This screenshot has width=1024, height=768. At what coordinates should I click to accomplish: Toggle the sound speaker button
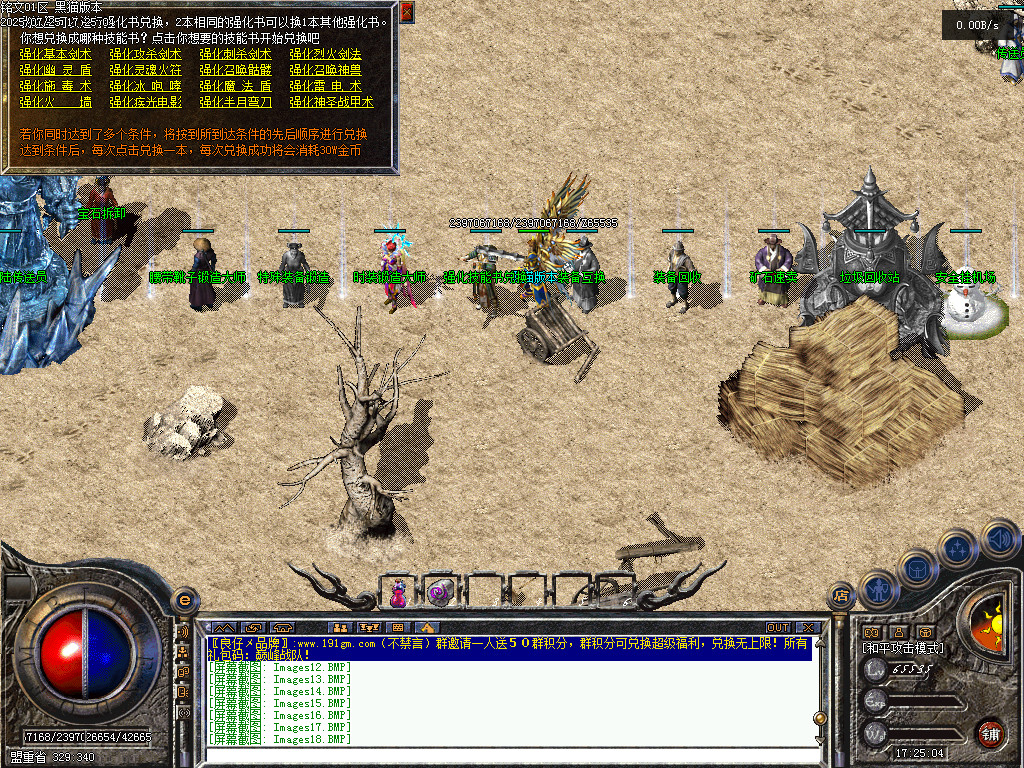pos(999,539)
